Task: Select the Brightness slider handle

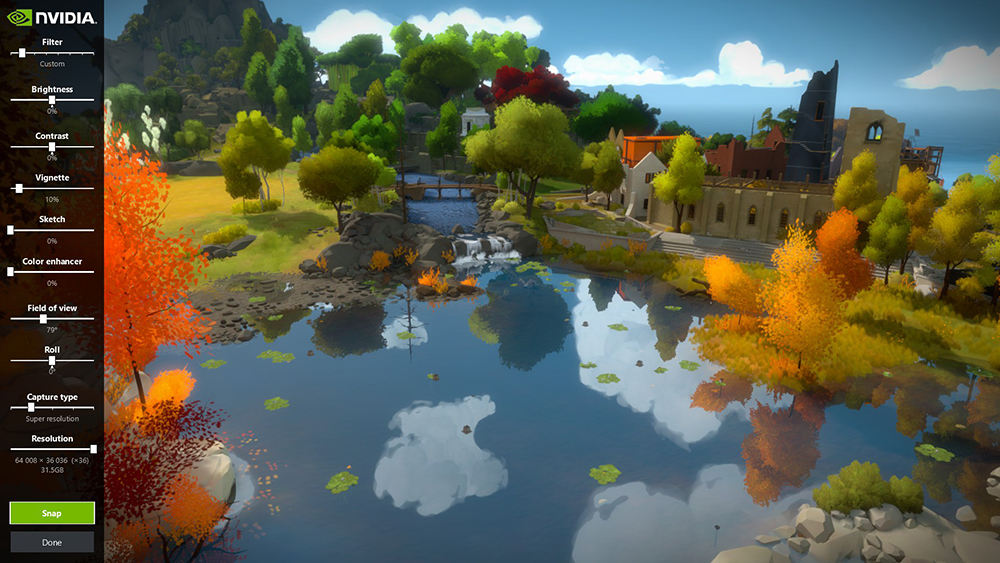Action: click(x=52, y=100)
